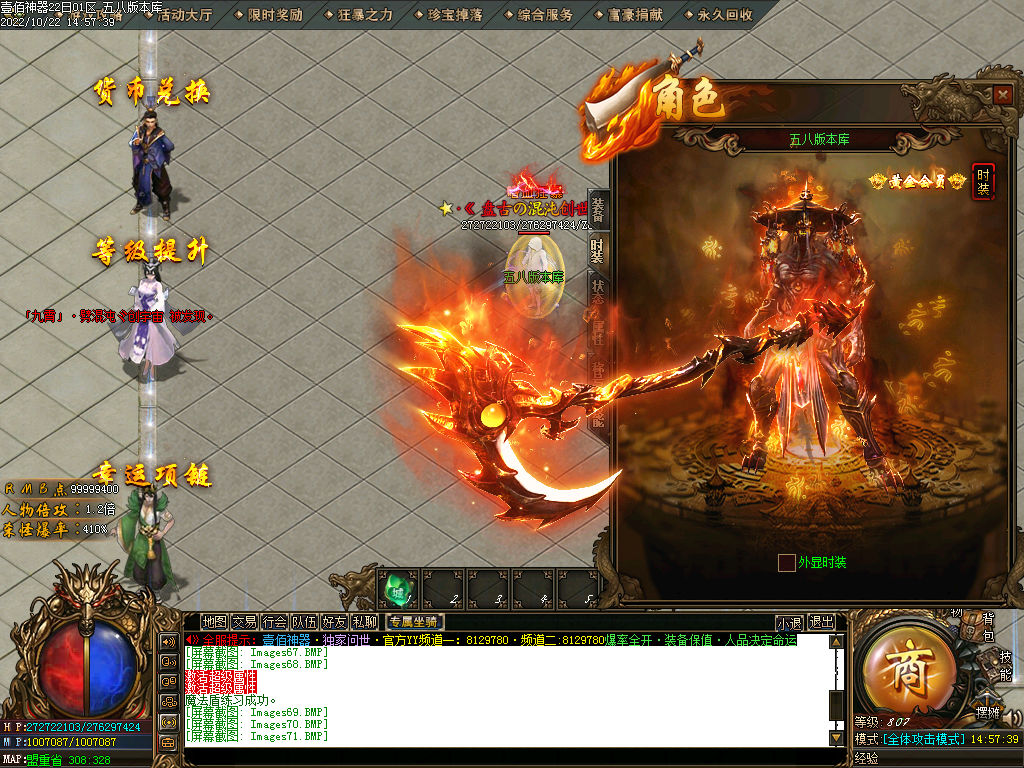Switch to the 装备 equipment tab
The height and width of the screenshot is (768, 1024).
click(598, 210)
